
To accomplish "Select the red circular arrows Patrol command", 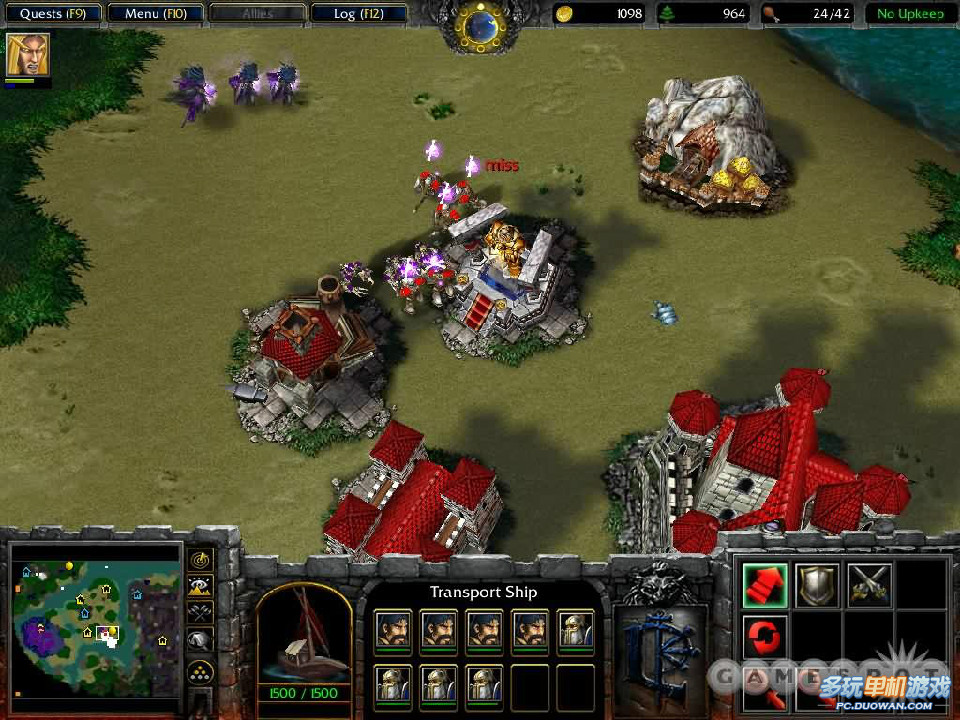I will [x=765, y=637].
